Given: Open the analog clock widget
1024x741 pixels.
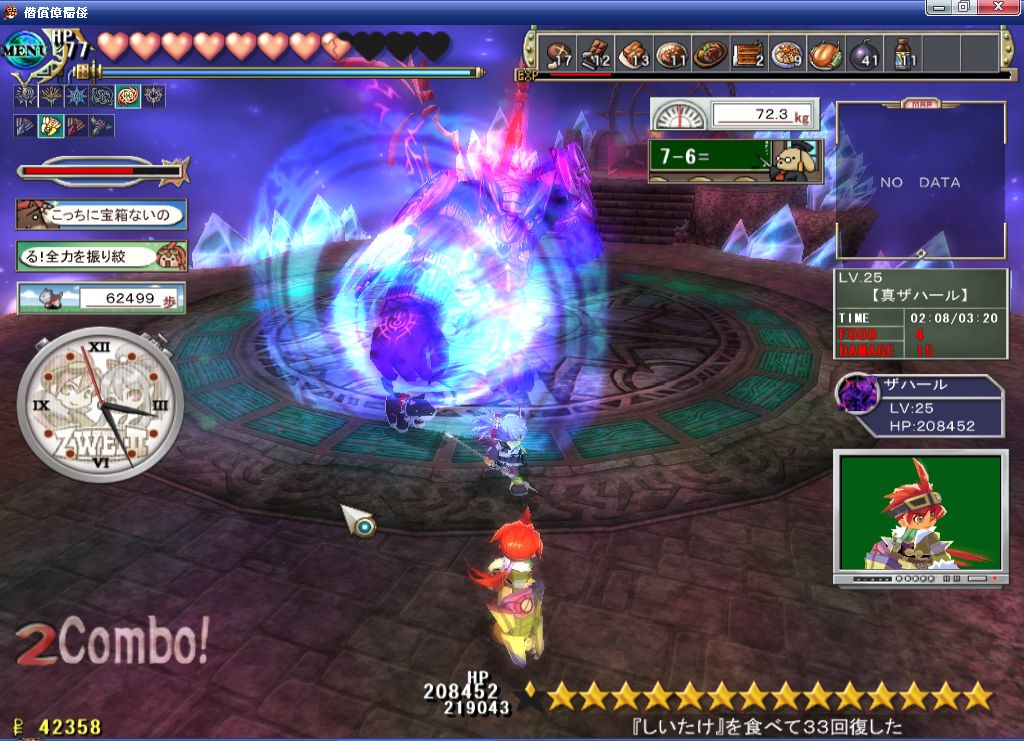Looking at the screenshot, I should click(x=100, y=405).
